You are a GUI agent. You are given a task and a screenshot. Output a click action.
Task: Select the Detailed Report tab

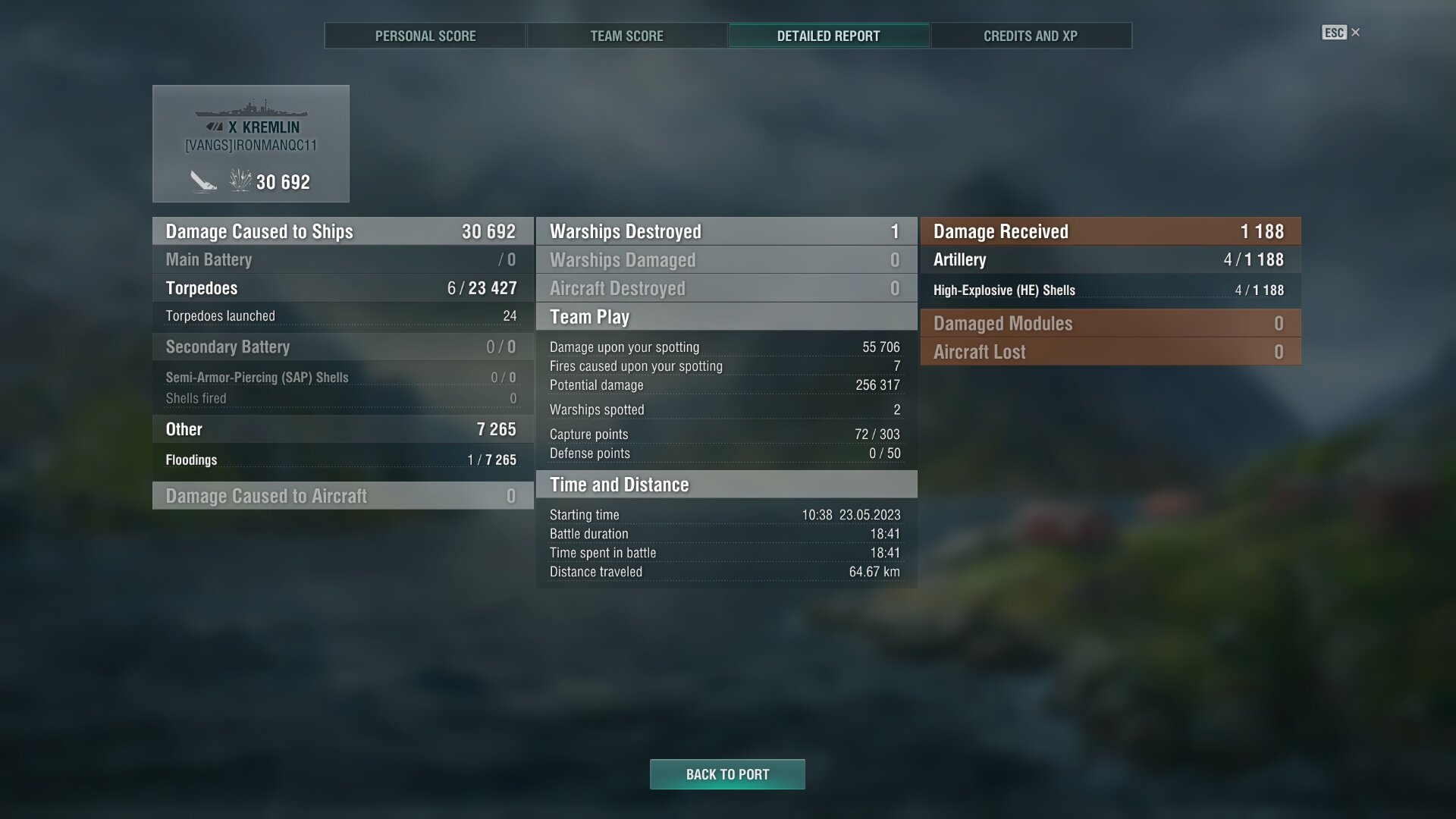coord(828,36)
